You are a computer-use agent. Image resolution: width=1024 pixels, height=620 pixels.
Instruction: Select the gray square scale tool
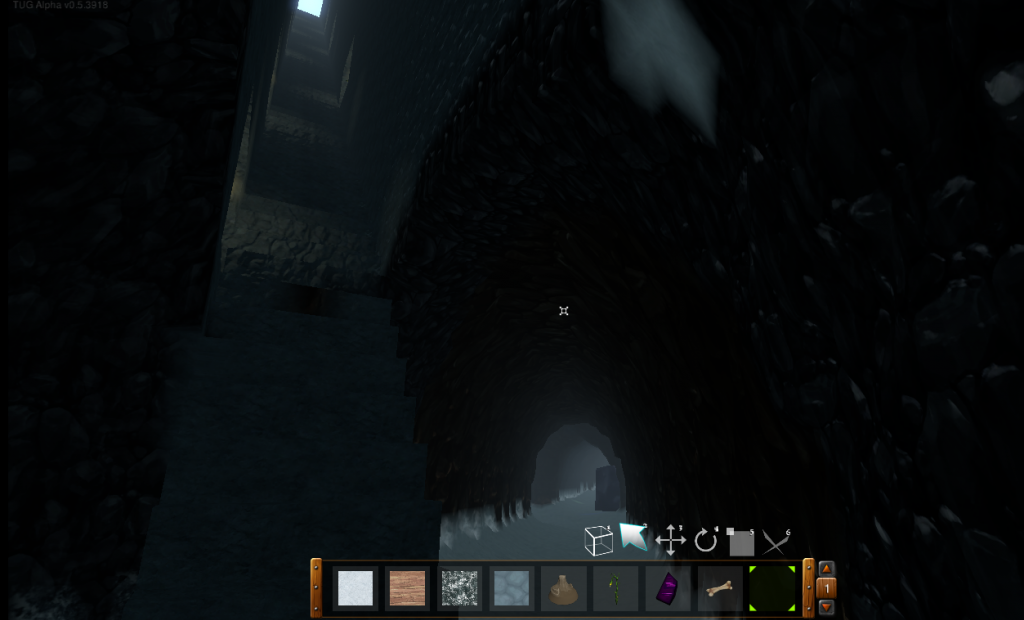pyautogui.click(x=741, y=542)
